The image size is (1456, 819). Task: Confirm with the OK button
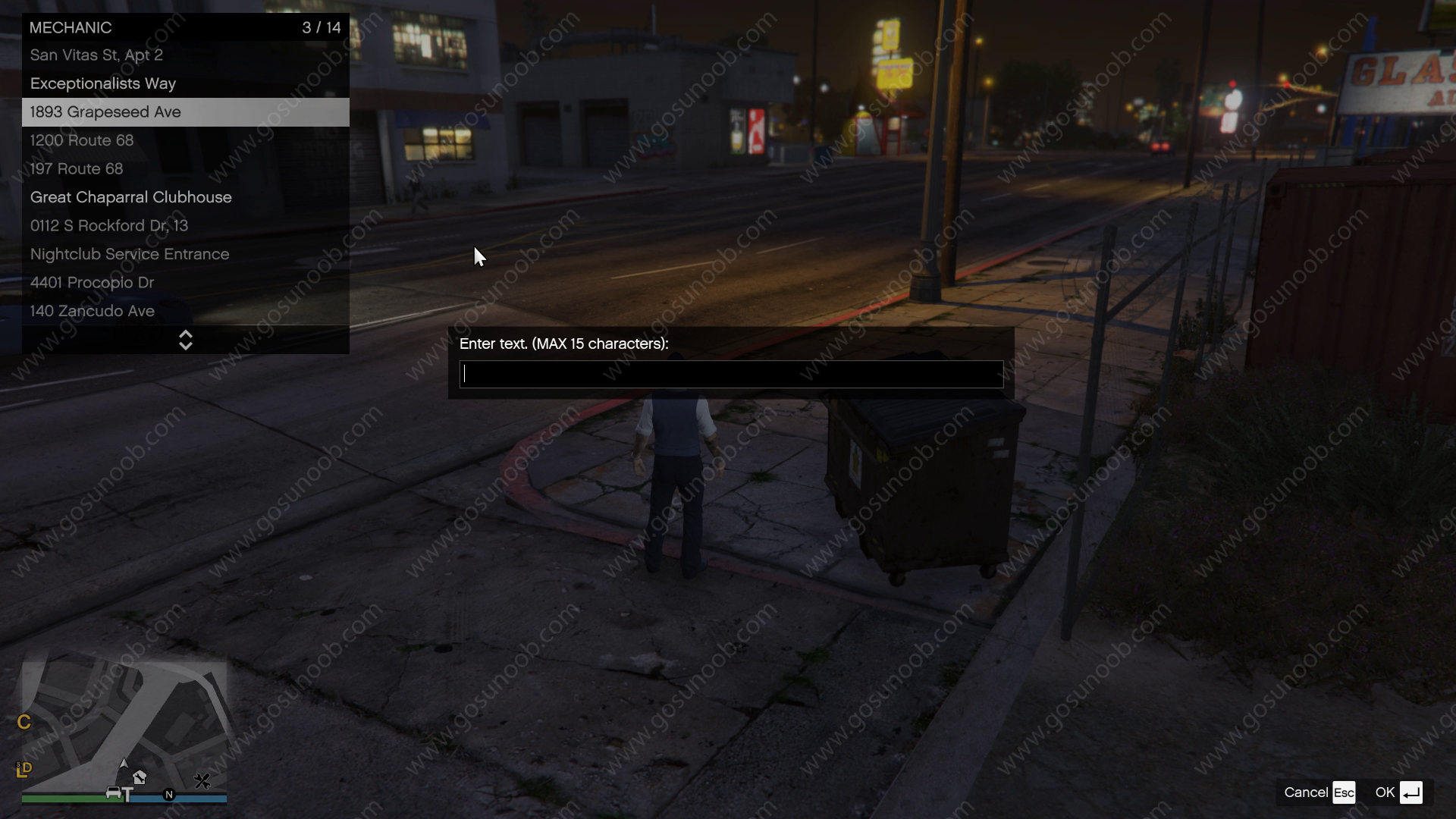pyautogui.click(x=1385, y=792)
